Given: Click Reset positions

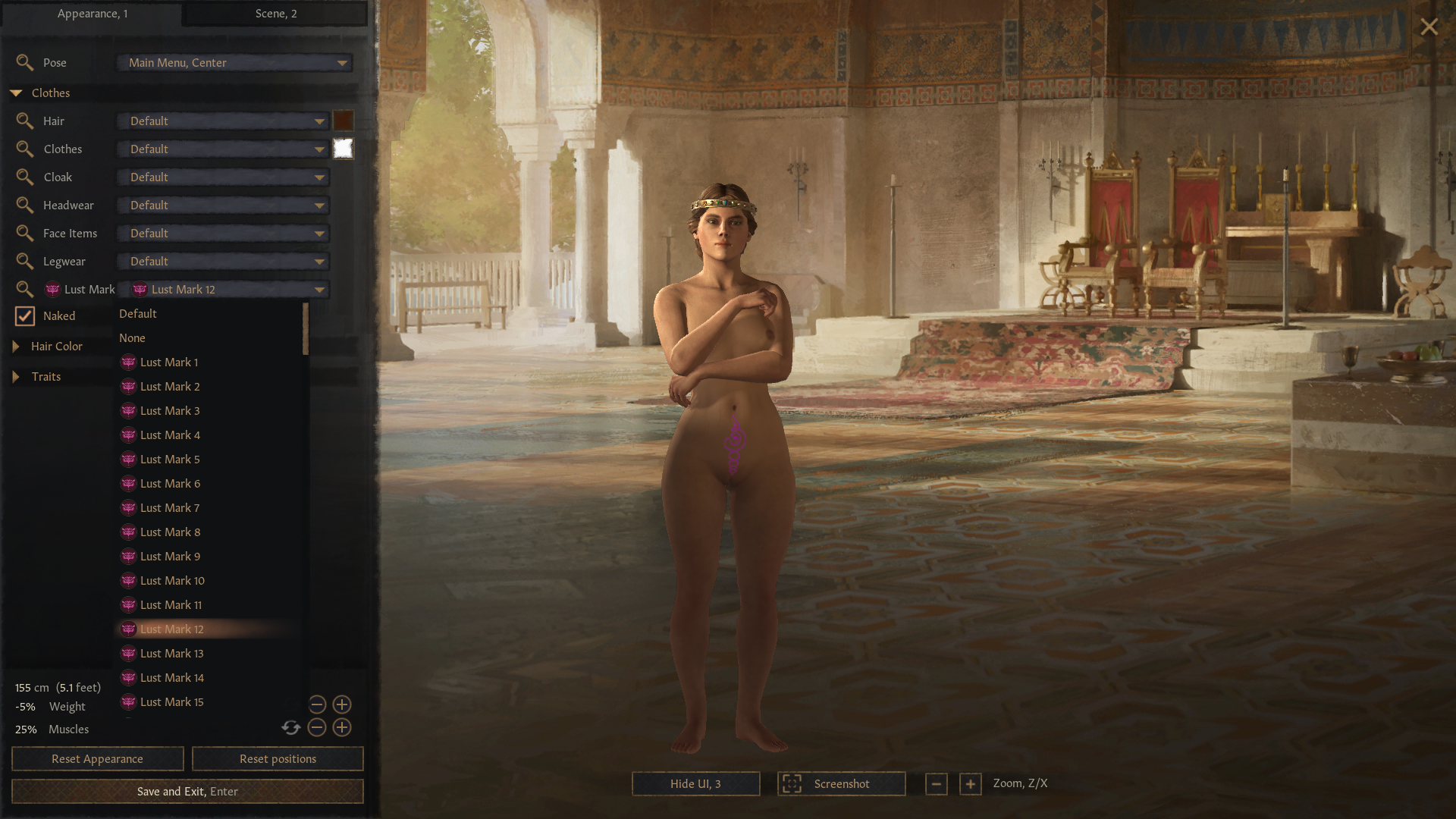Looking at the screenshot, I should (278, 759).
